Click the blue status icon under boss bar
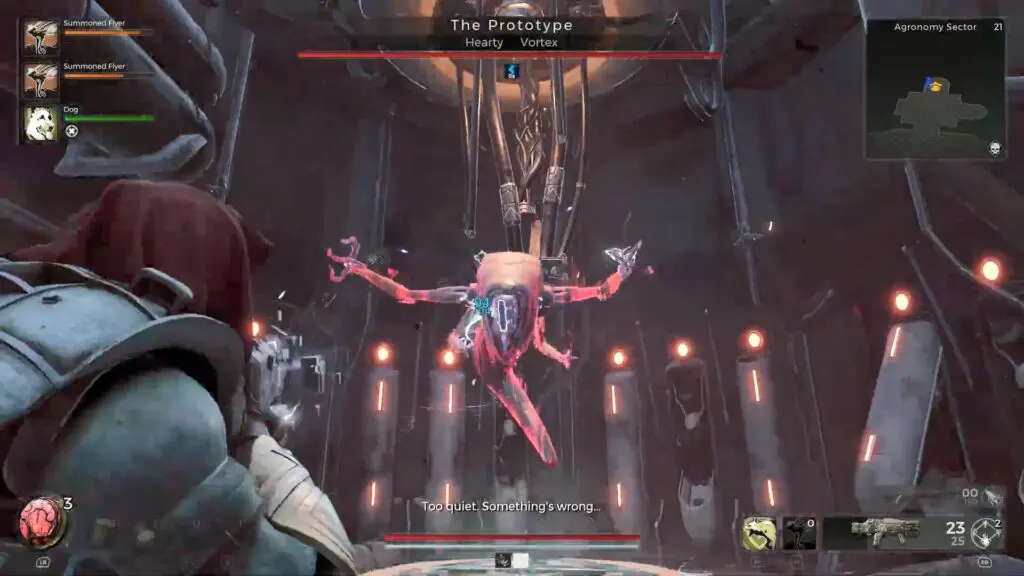1024x576 pixels. [x=511, y=69]
